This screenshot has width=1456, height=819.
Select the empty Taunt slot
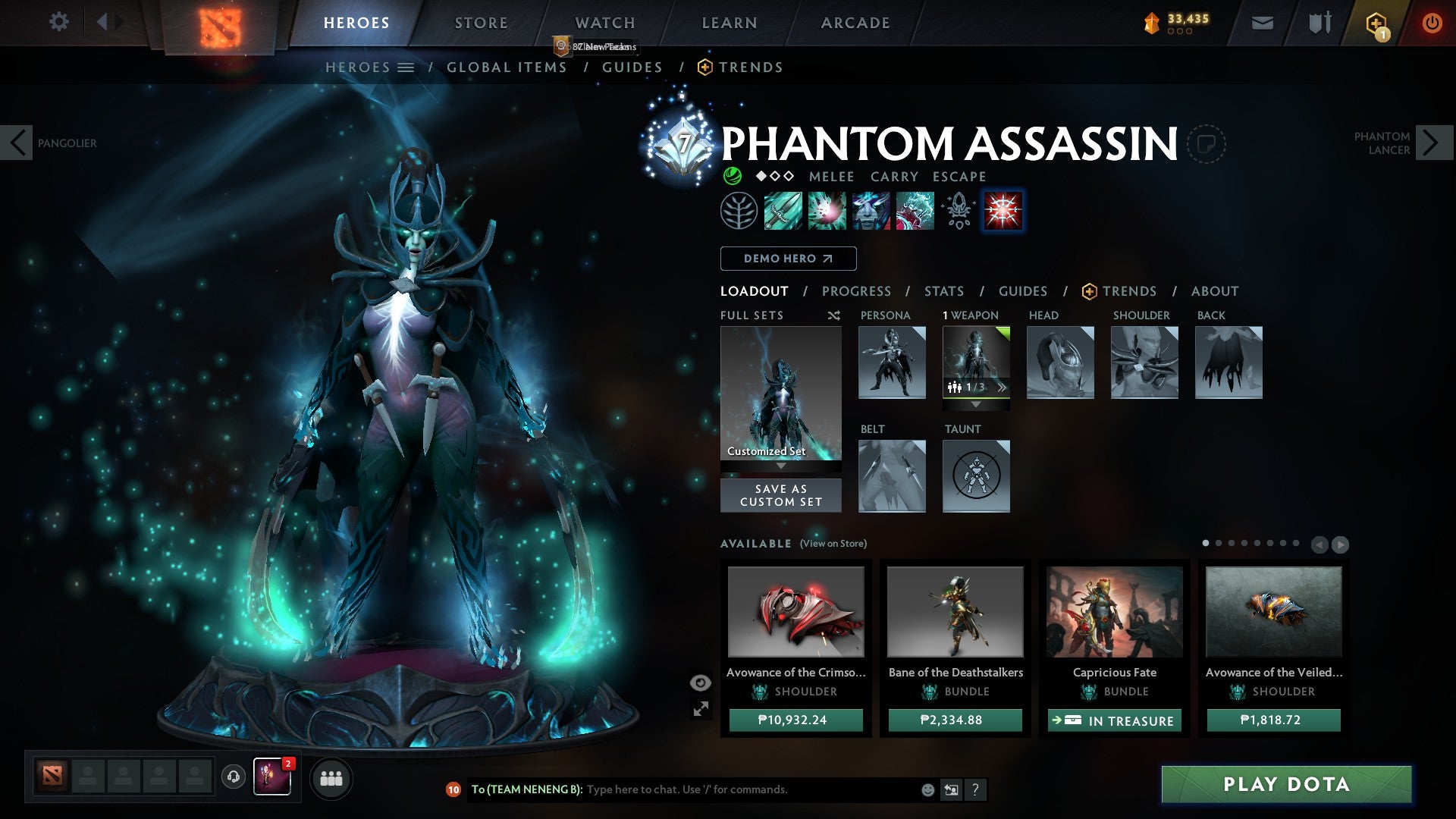point(976,475)
